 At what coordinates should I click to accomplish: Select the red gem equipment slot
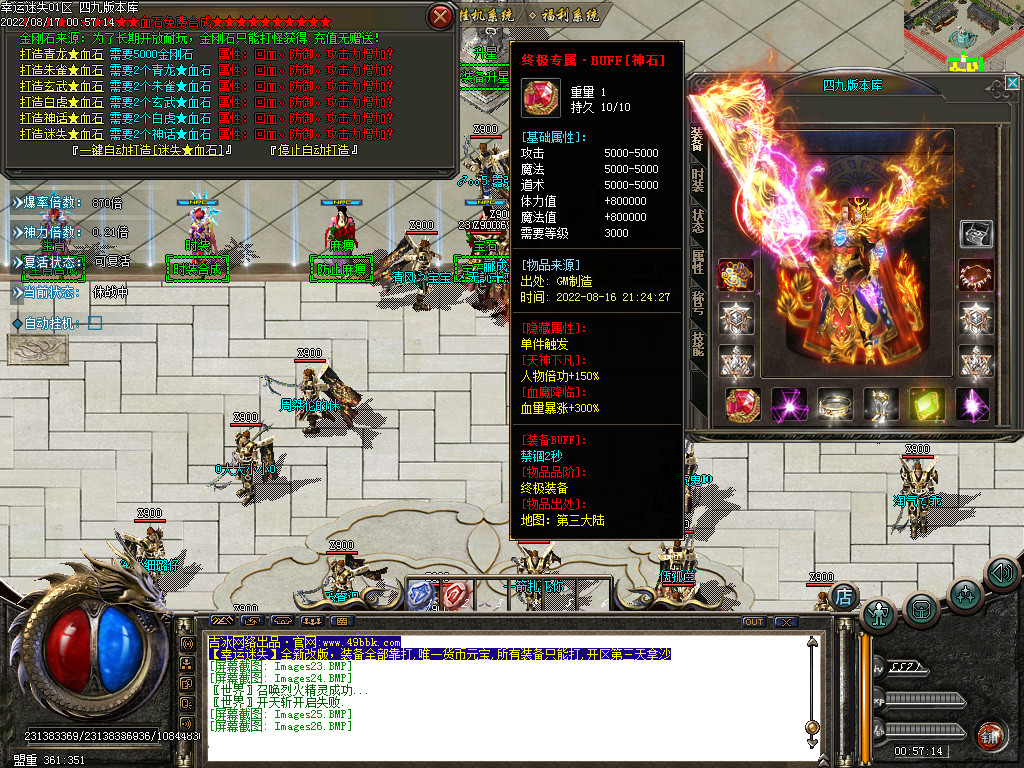click(742, 405)
